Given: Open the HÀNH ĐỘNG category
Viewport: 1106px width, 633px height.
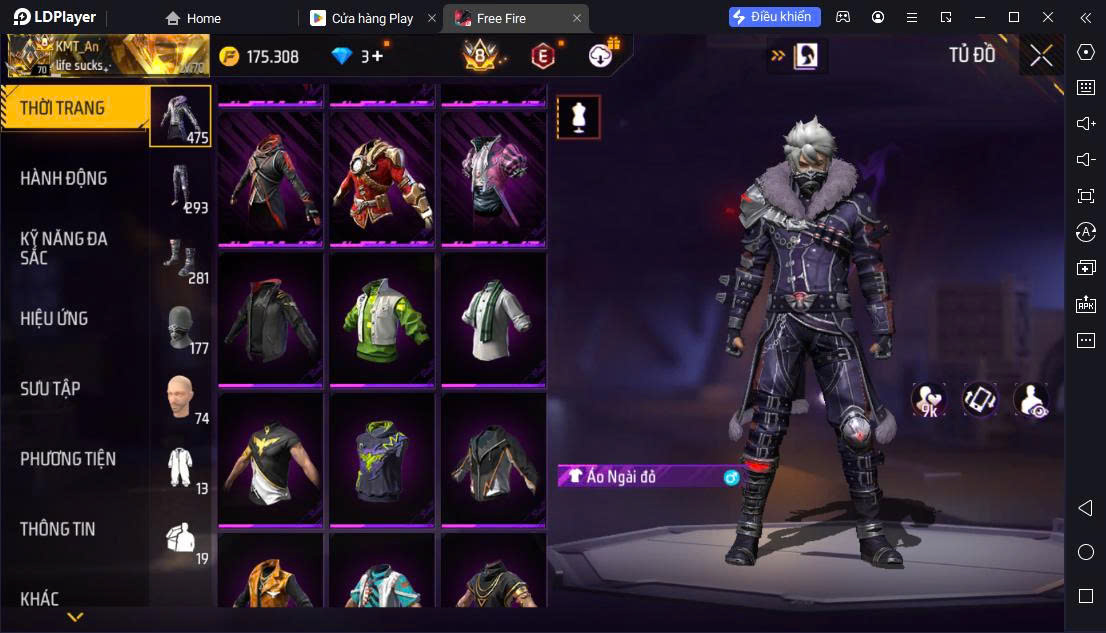Looking at the screenshot, I should (x=64, y=178).
